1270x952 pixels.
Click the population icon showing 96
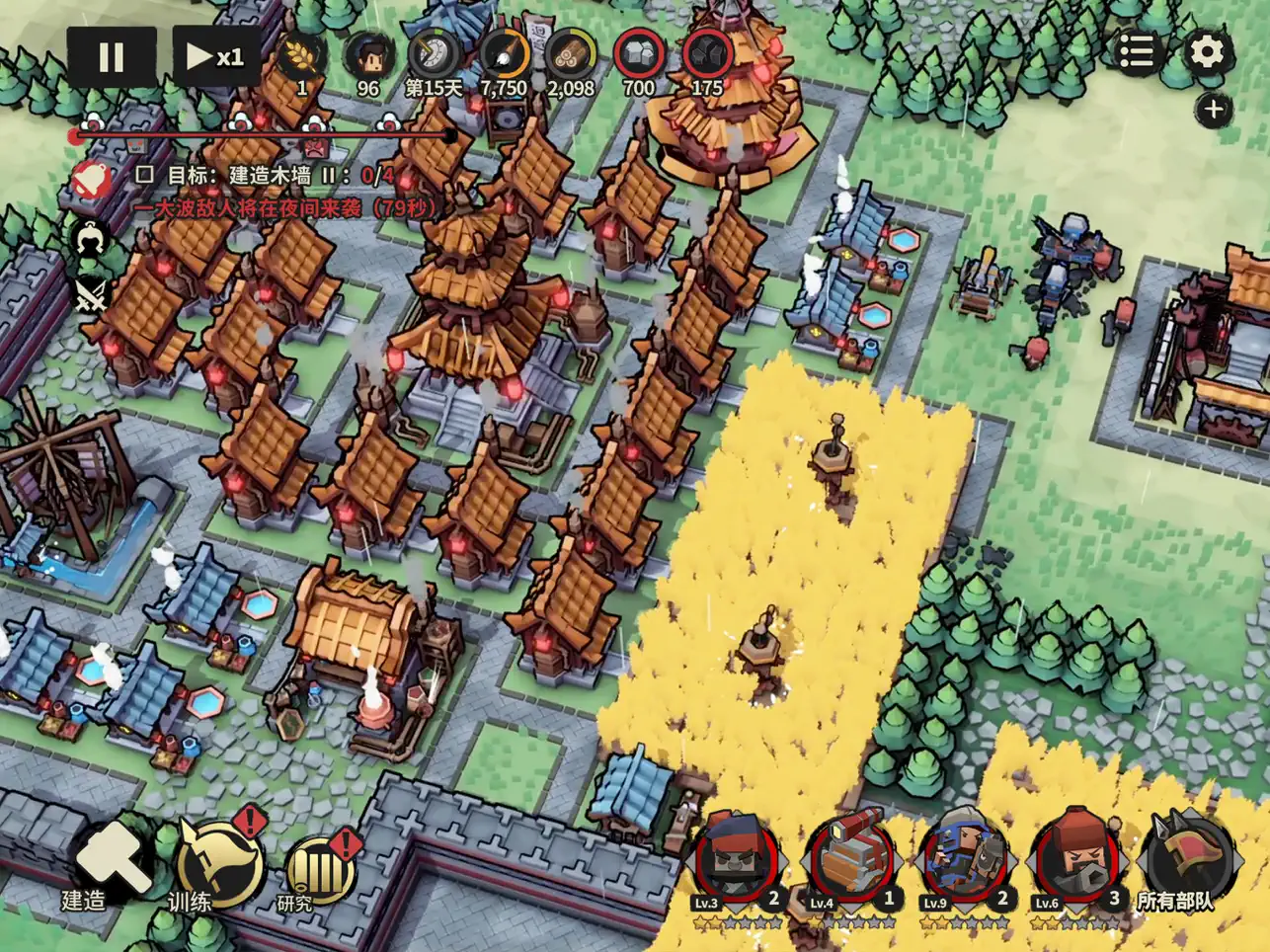pos(366,56)
